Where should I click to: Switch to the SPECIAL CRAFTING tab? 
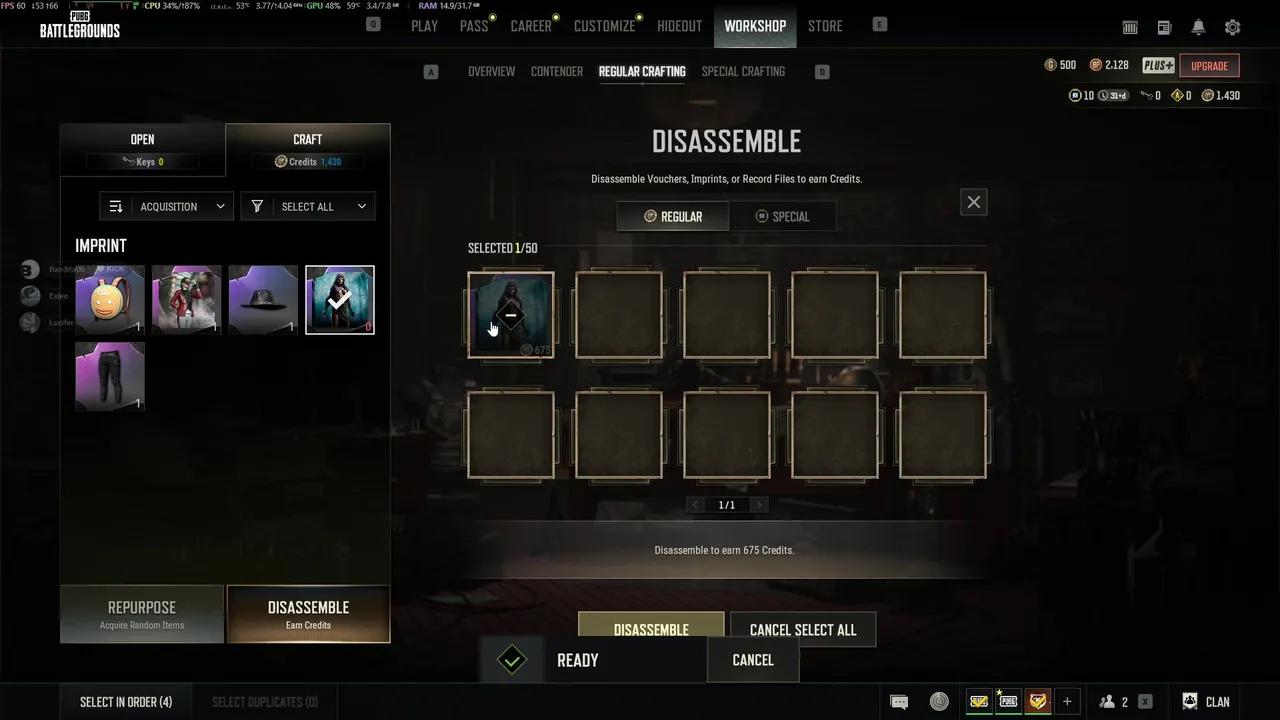743,71
